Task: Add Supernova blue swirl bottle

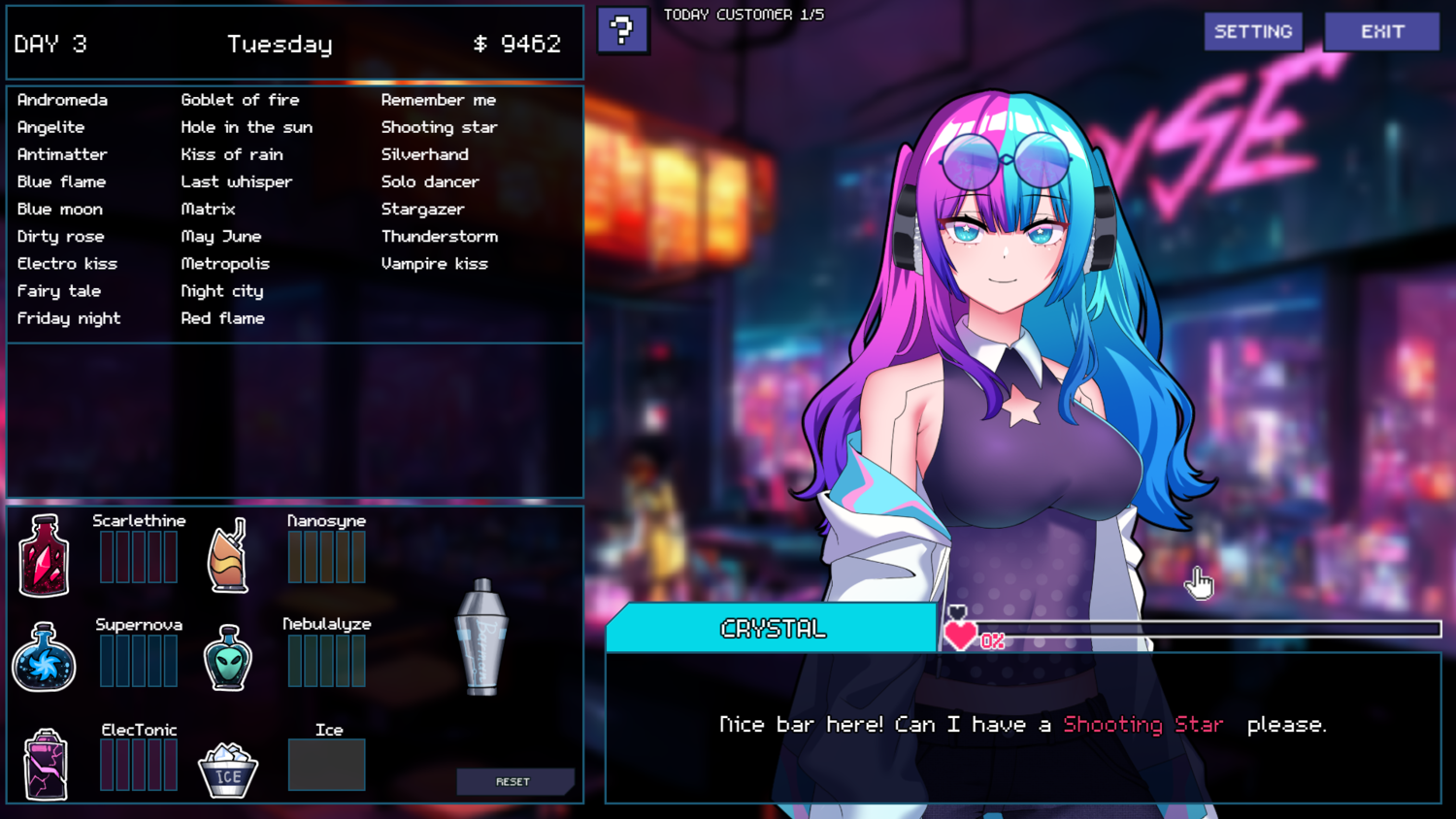Action: (44, 658)
